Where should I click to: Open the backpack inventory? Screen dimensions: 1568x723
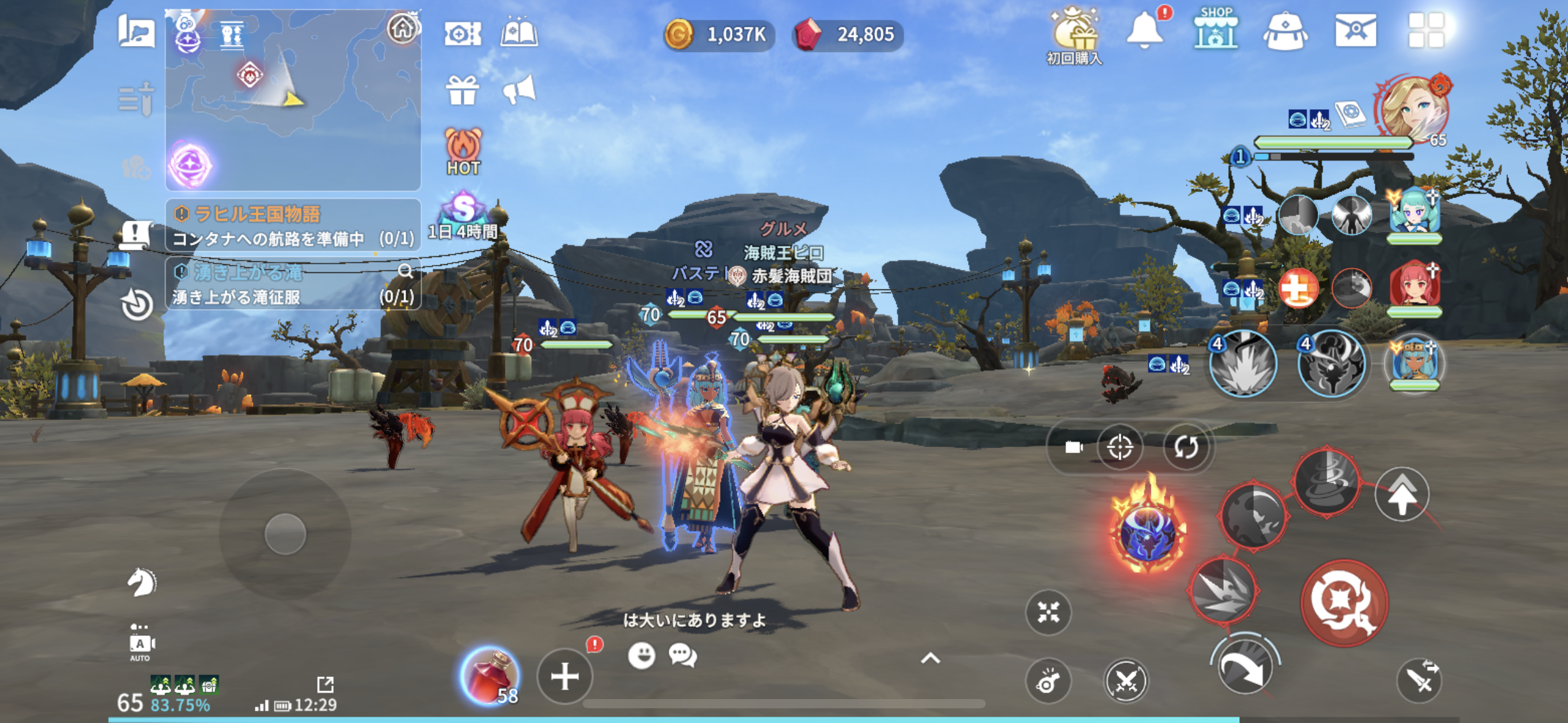[1285, 31]
